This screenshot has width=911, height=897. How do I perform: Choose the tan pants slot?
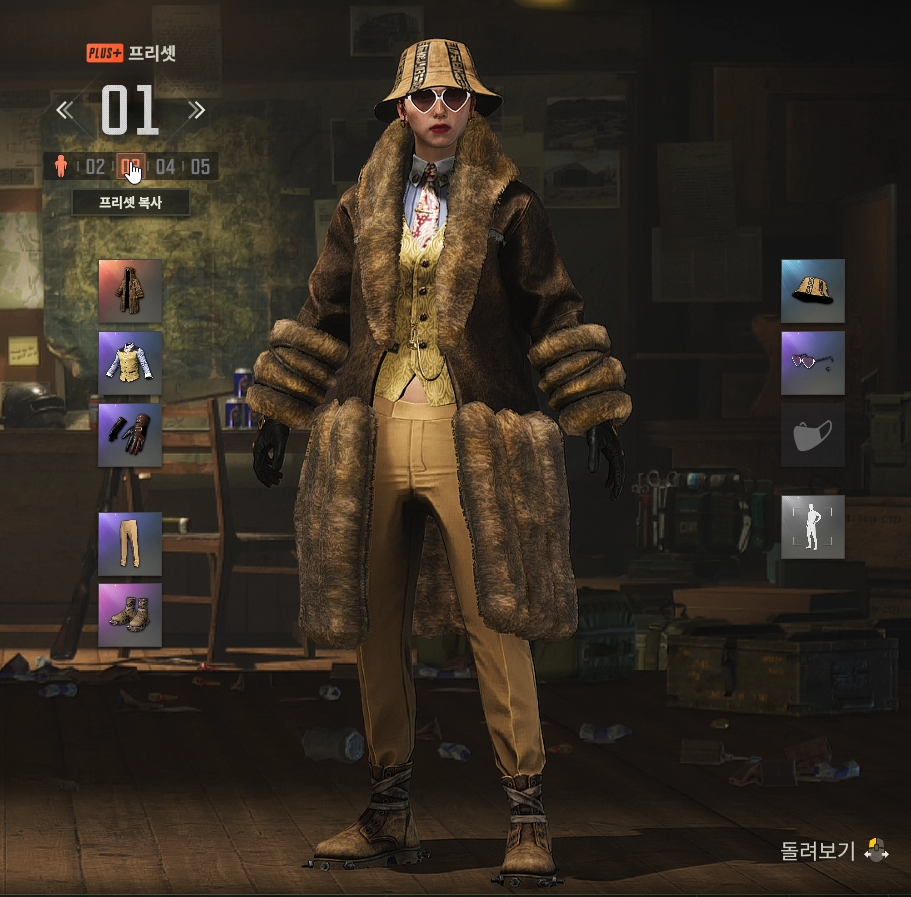130,544
